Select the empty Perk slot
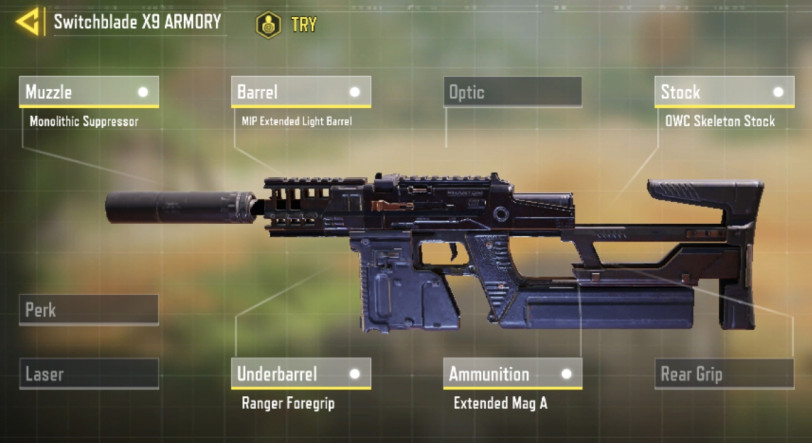This screenshot has width=812, height=443. (89, 310)
